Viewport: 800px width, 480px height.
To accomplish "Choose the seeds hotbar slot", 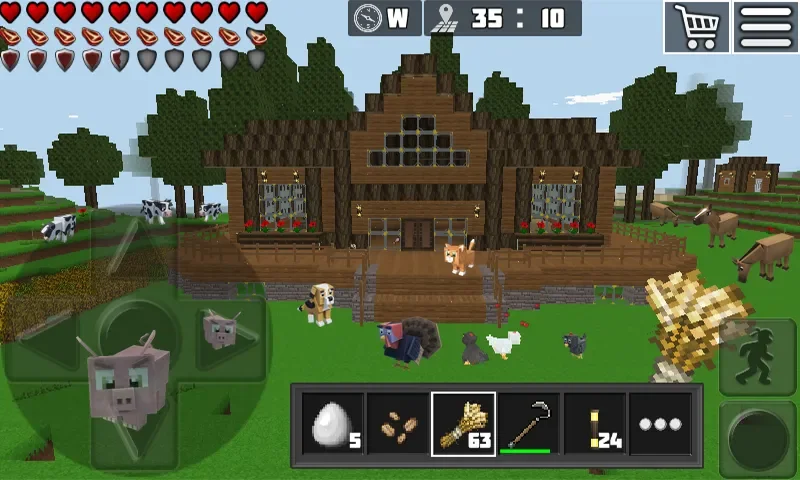I will click(397, 423).
